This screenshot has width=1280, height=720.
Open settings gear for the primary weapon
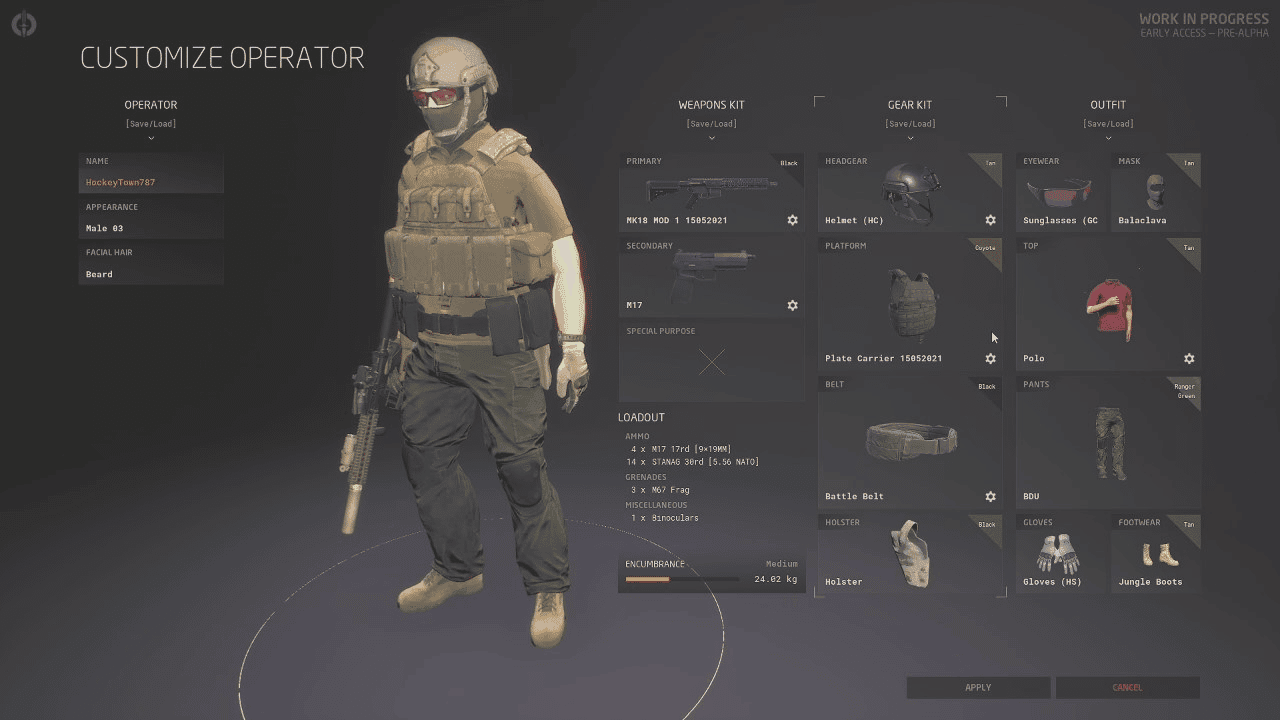[x=792, y=220]
